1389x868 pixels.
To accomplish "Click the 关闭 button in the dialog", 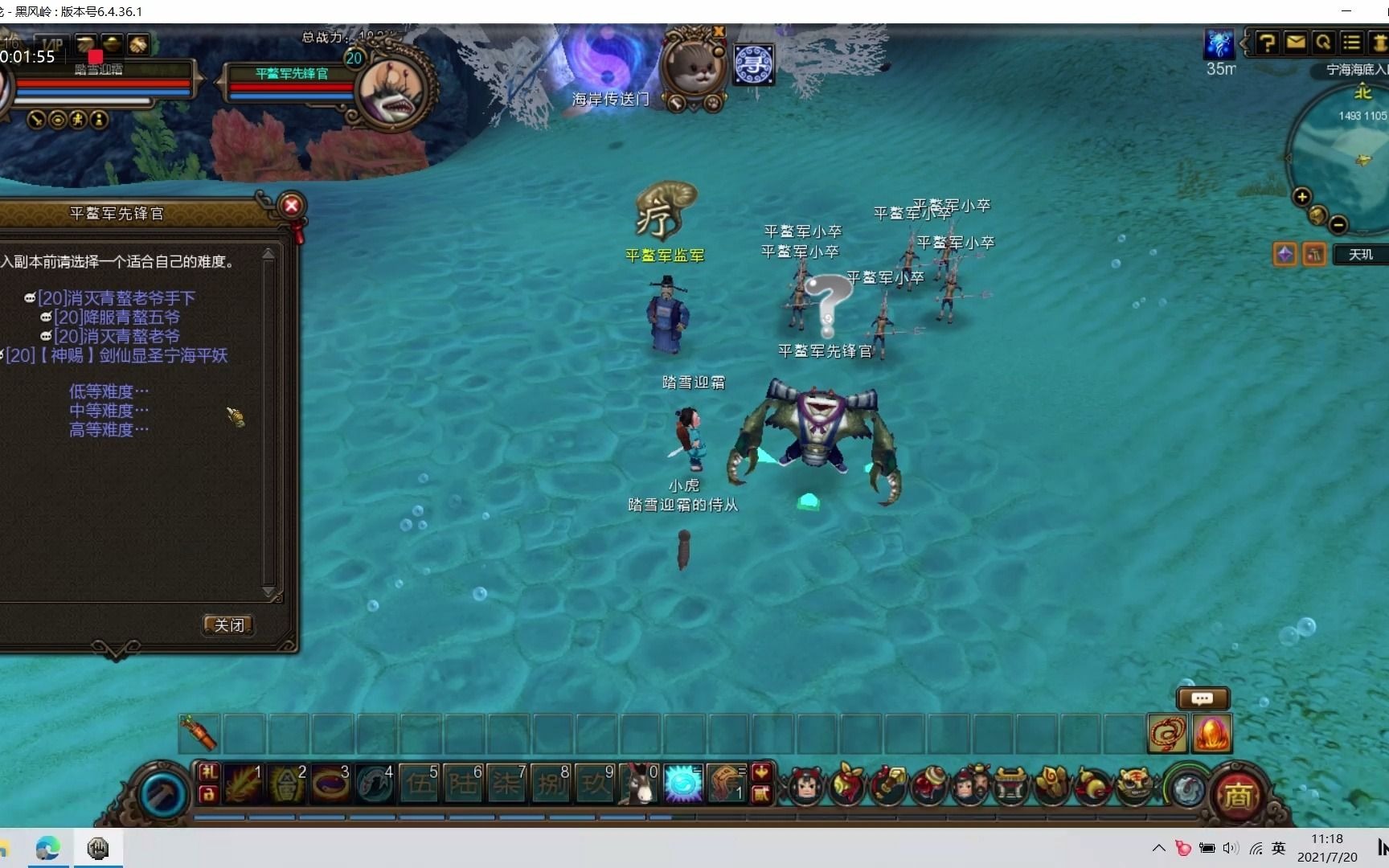I will [x=229, y=625].
